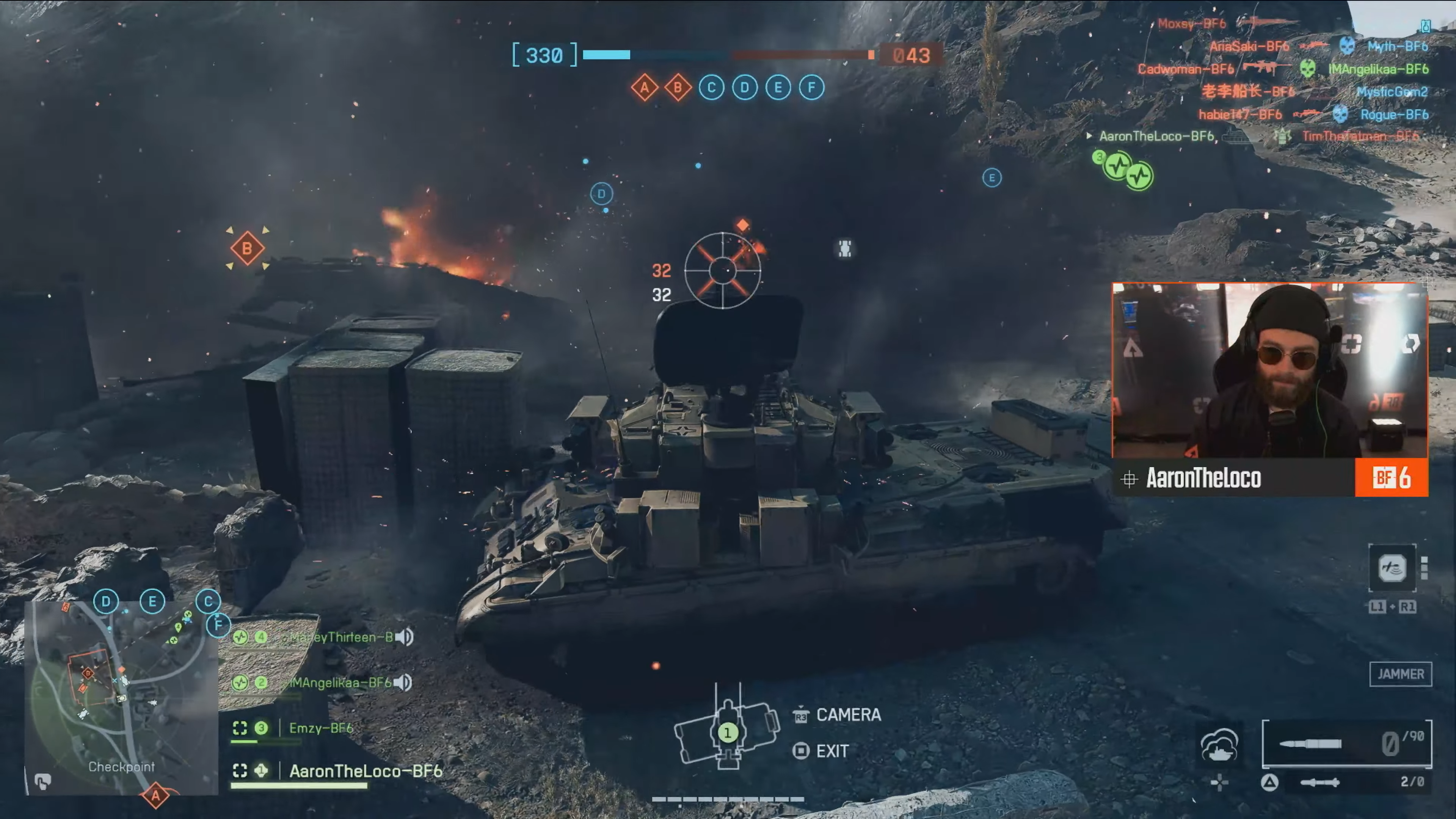Expand the AaronTheLoco-BF6 spectator entry arrow
The image size is (1456, 819).
click(x=1090, y=136)
